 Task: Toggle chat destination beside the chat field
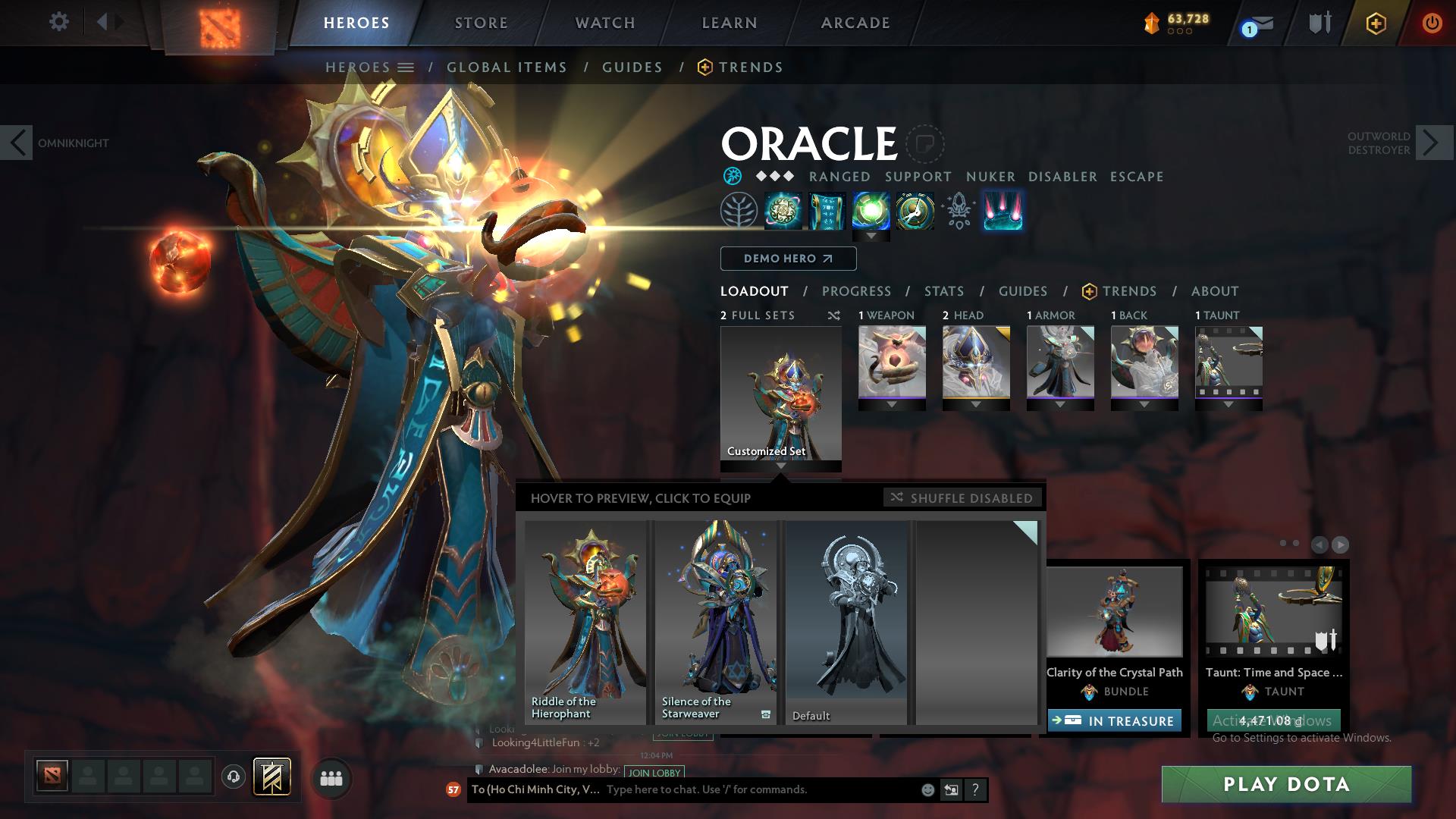coord(951,790)
